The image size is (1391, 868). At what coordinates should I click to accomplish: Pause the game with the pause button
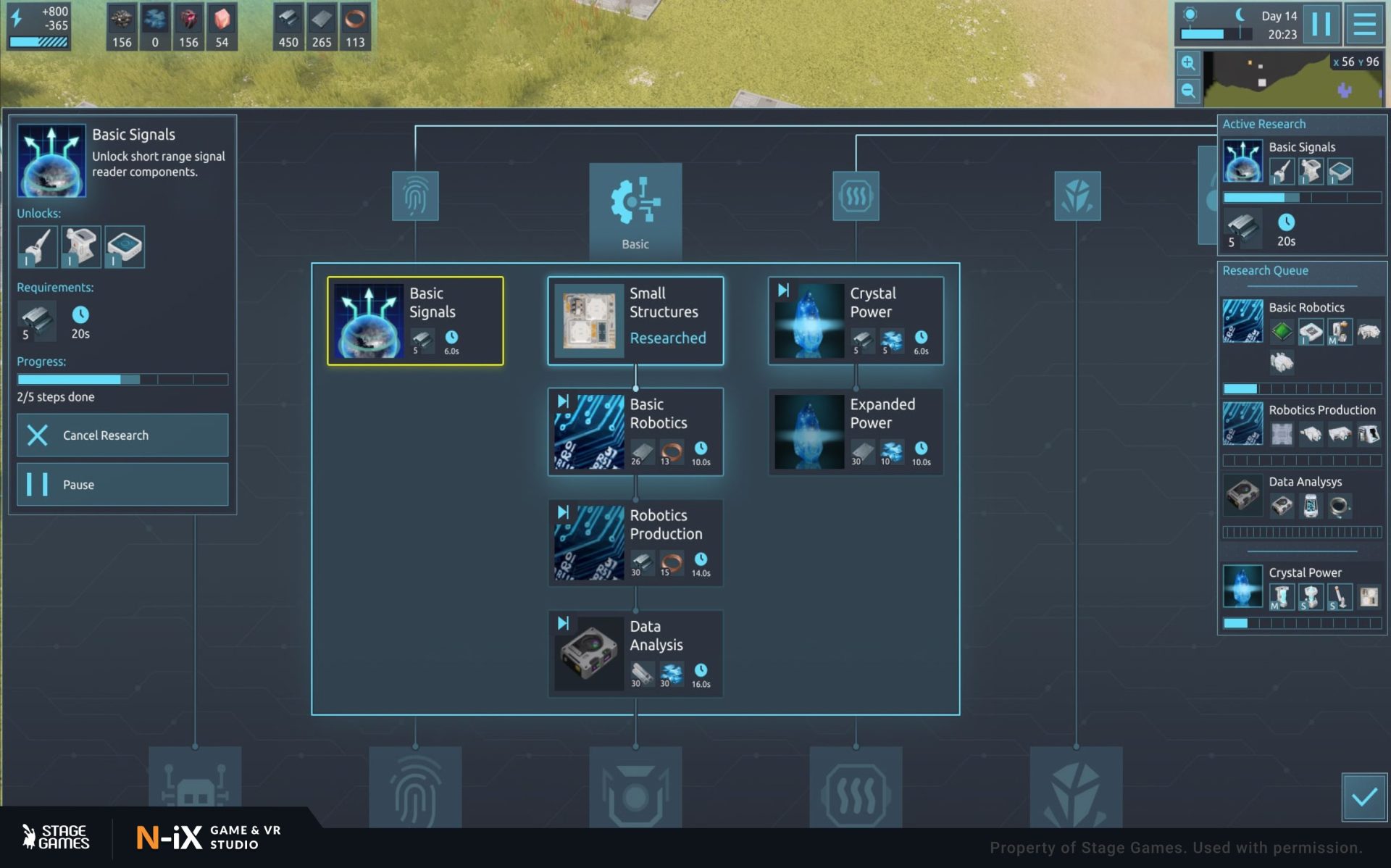[1321, 24]
